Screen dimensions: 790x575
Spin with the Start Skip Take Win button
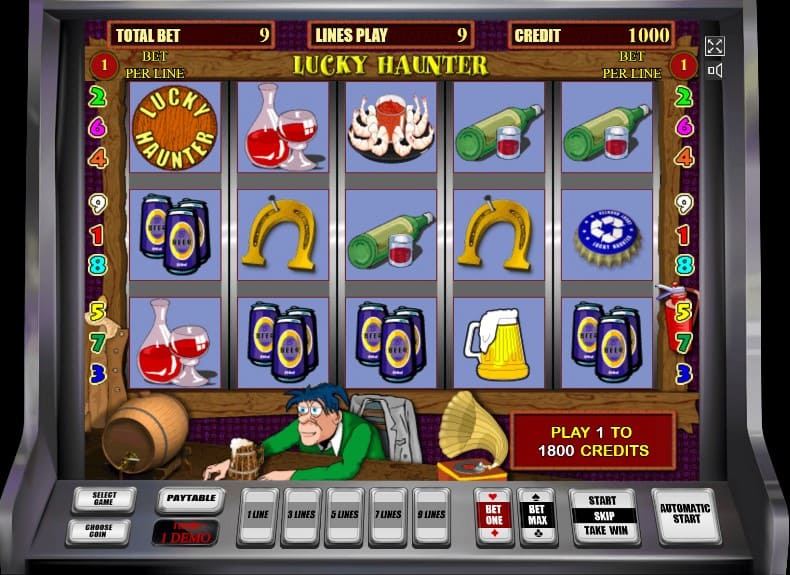[604, 516]
